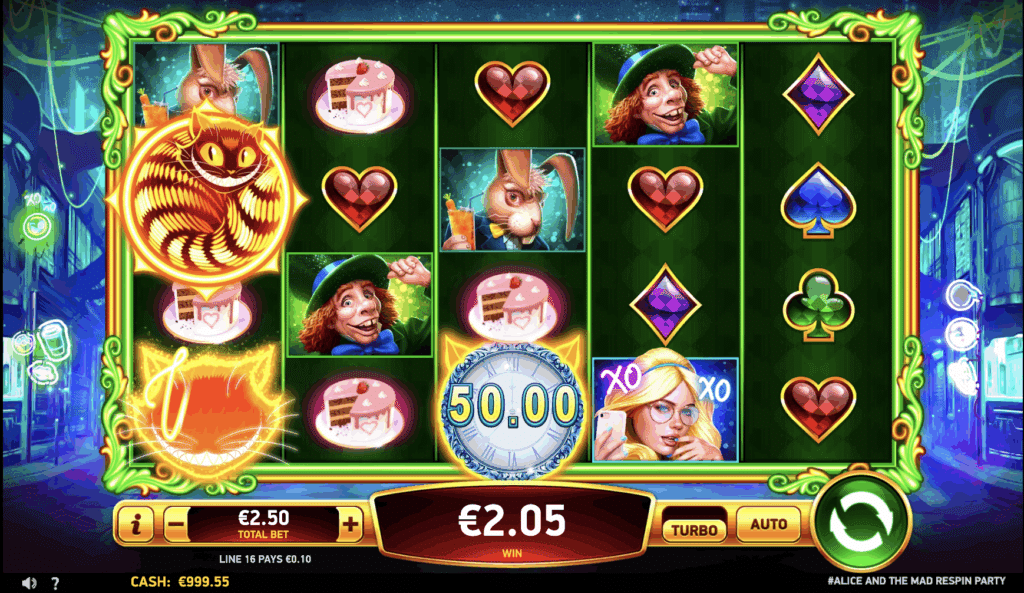Toggle the sound speaker icon
Screen dimensions: 1024x593
point(30,582)
